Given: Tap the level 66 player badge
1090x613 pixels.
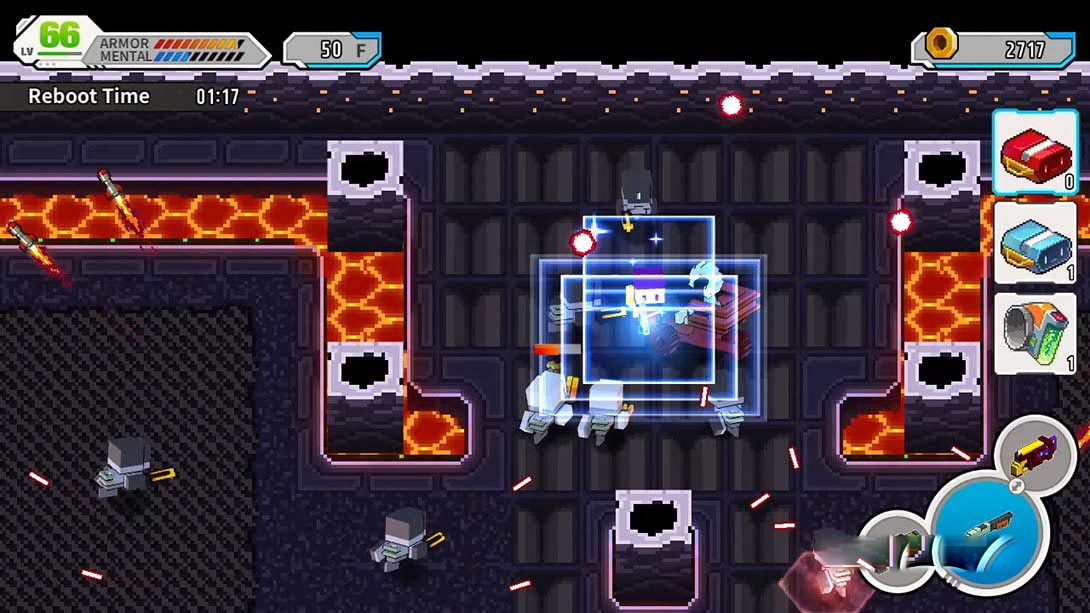Looking at the screenshot, I should 52,40.
